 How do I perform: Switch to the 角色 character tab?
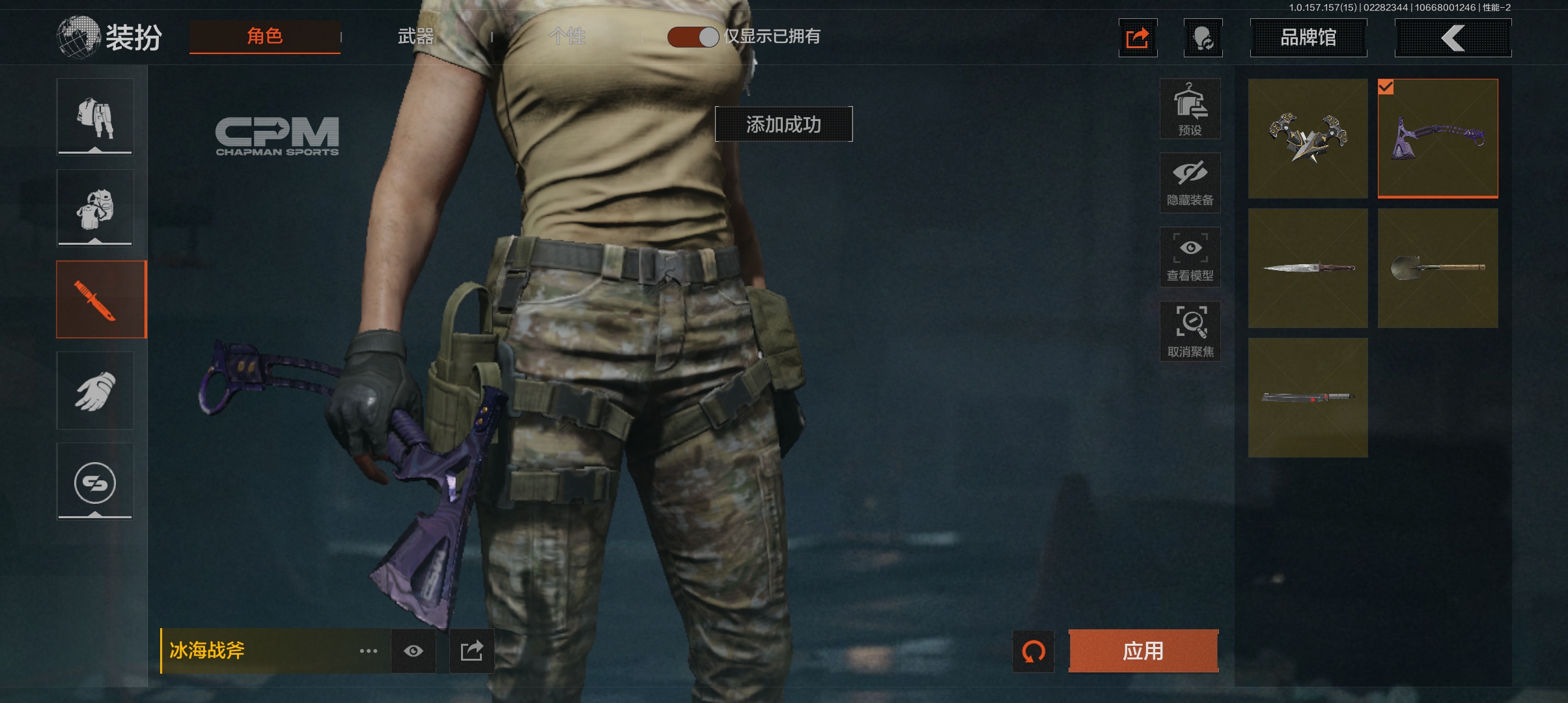click(x=264, y=36)
